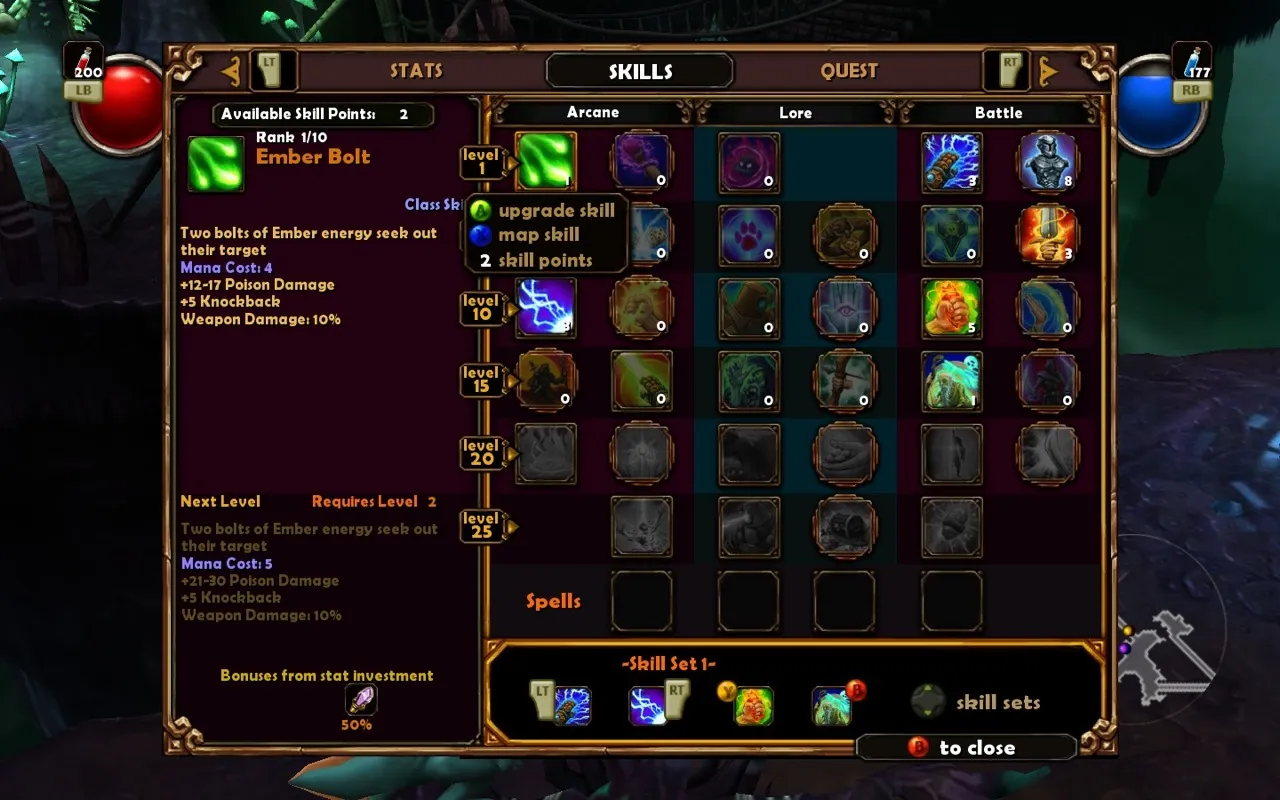Switch to the Stats tab
1280x800 pixels.
click(x=416, y=71)
